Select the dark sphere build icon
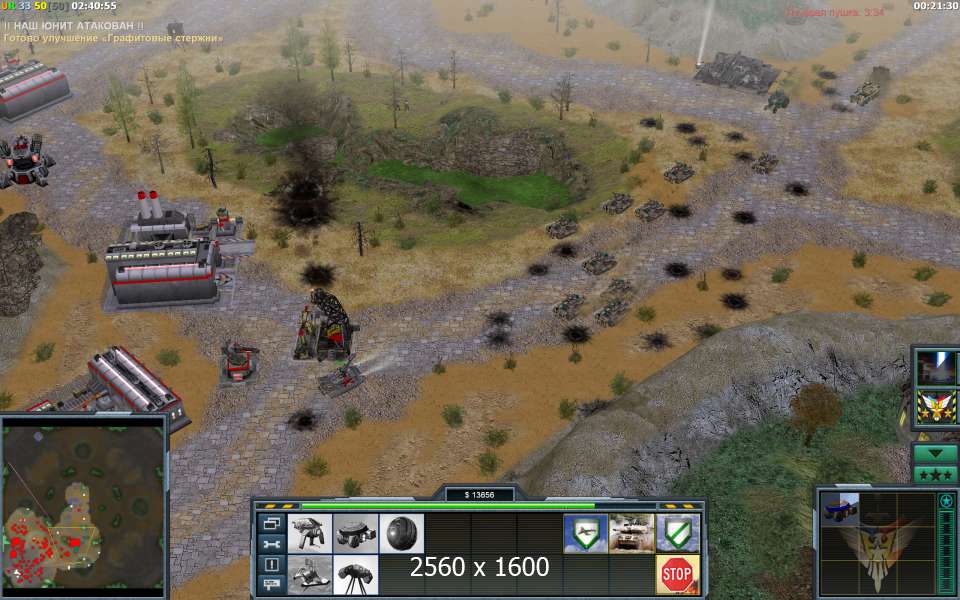Viewport: 960px width, 600px height. pyautogui.click(x=402, y=534)
